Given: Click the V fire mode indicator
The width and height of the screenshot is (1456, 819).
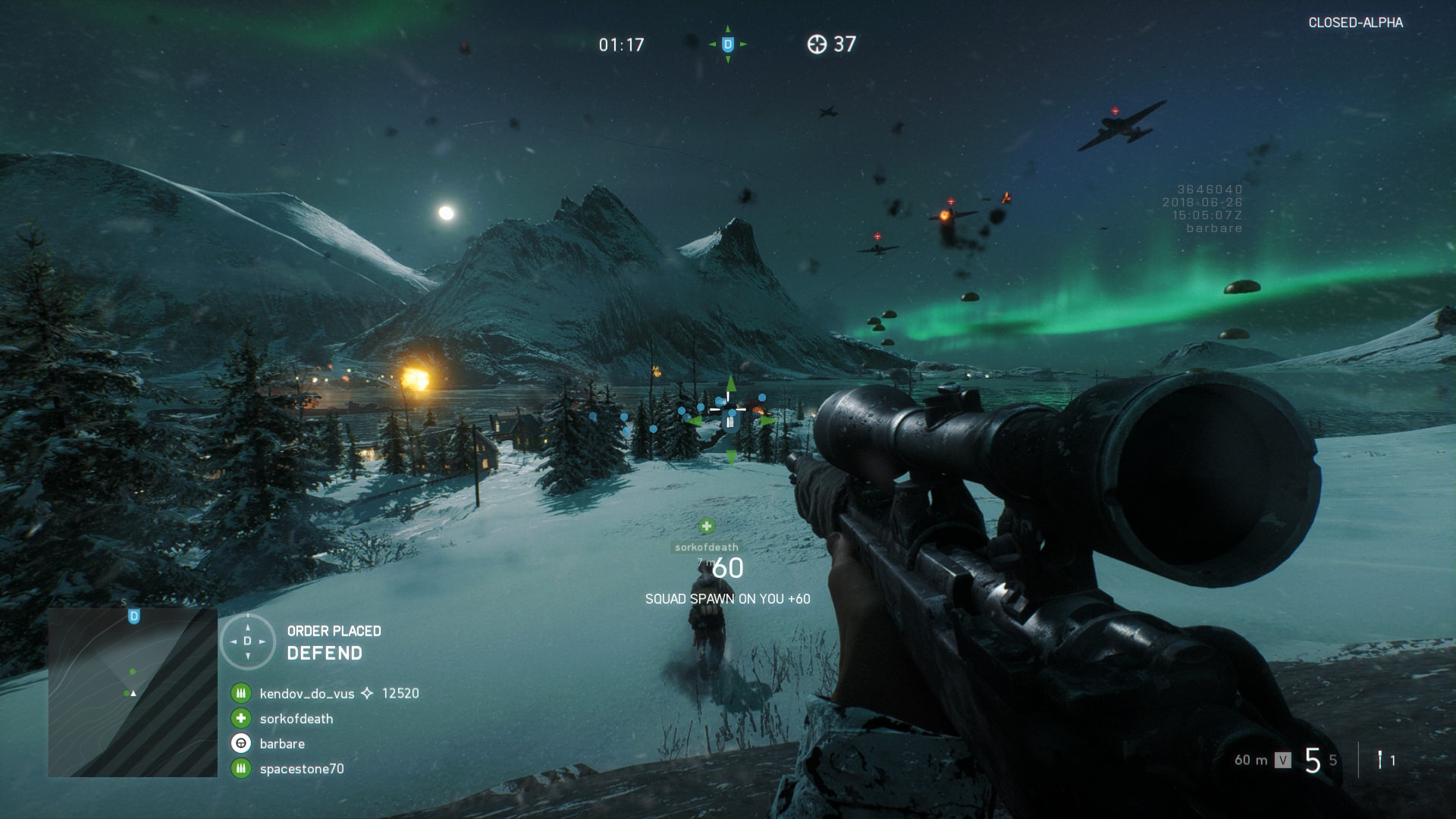Looking at the screenshot, I should [x=1282, y=760].
